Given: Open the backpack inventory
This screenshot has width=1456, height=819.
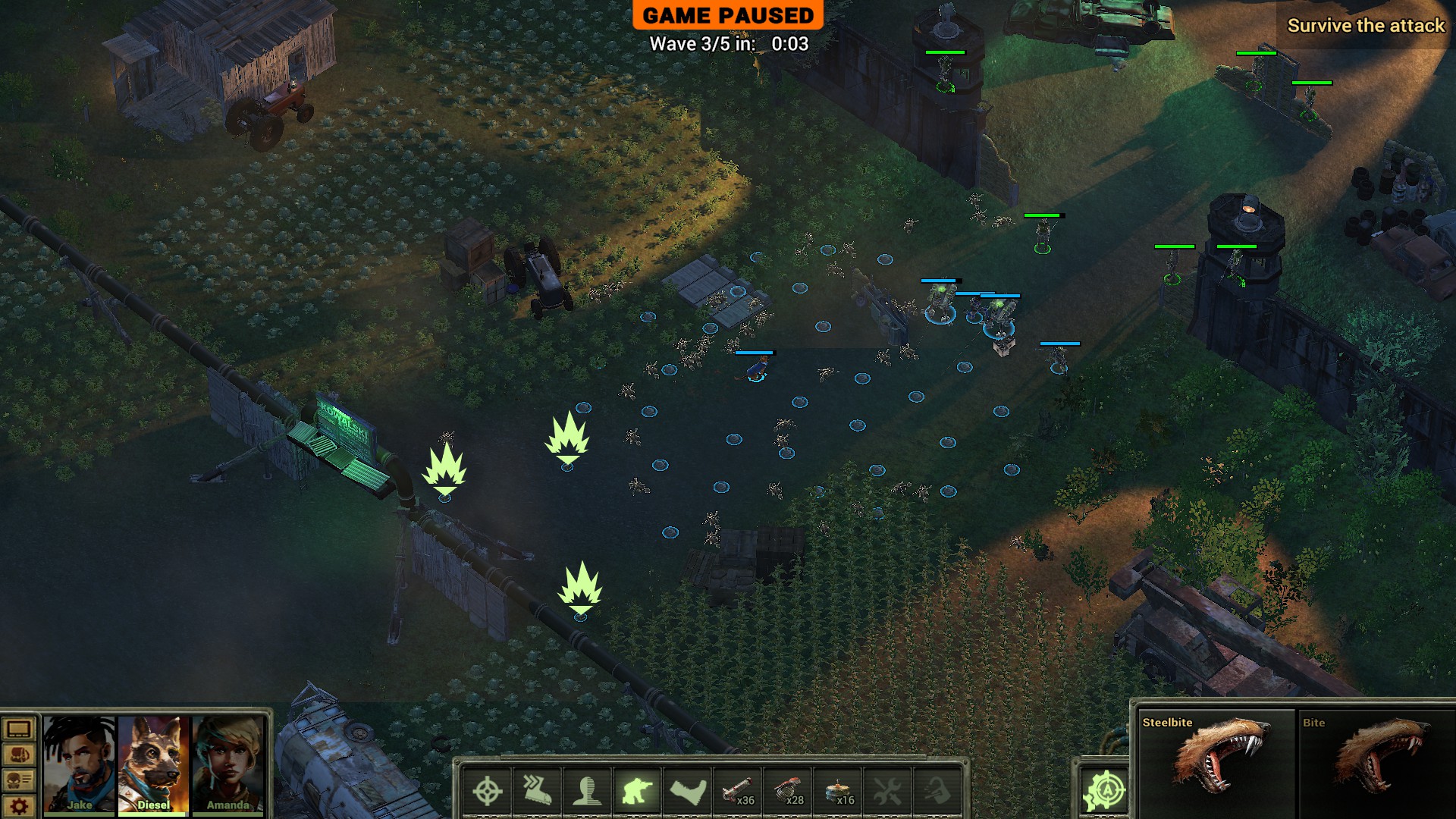Looking at the screenshot, I should point(19,755).
